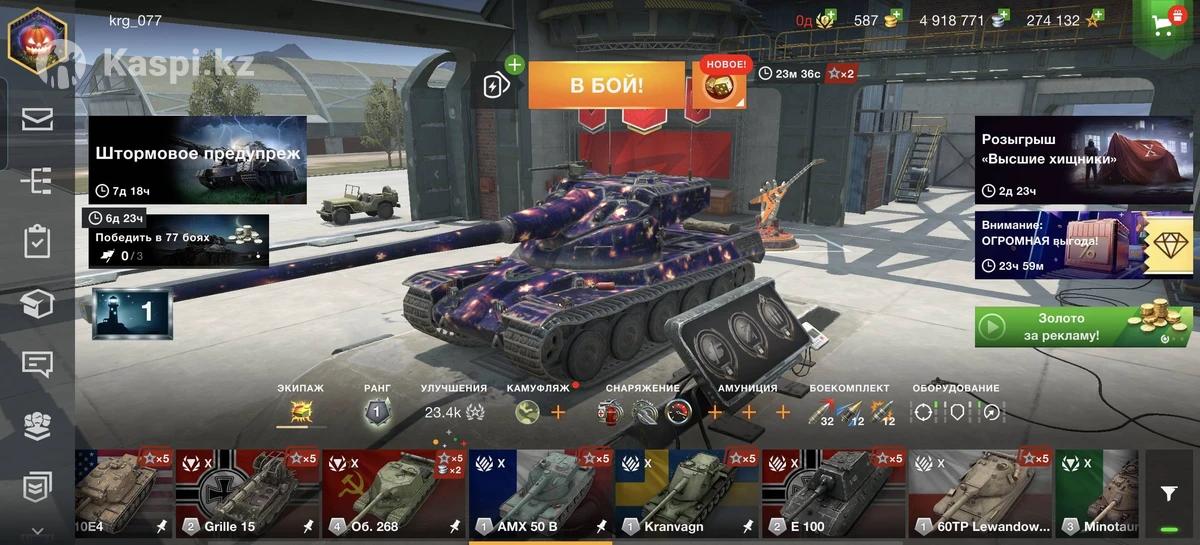1200x545 pixels.
Task: Open the ОГРОМНАЯ выгода offer banner
Action: [x=1084, y=244]
